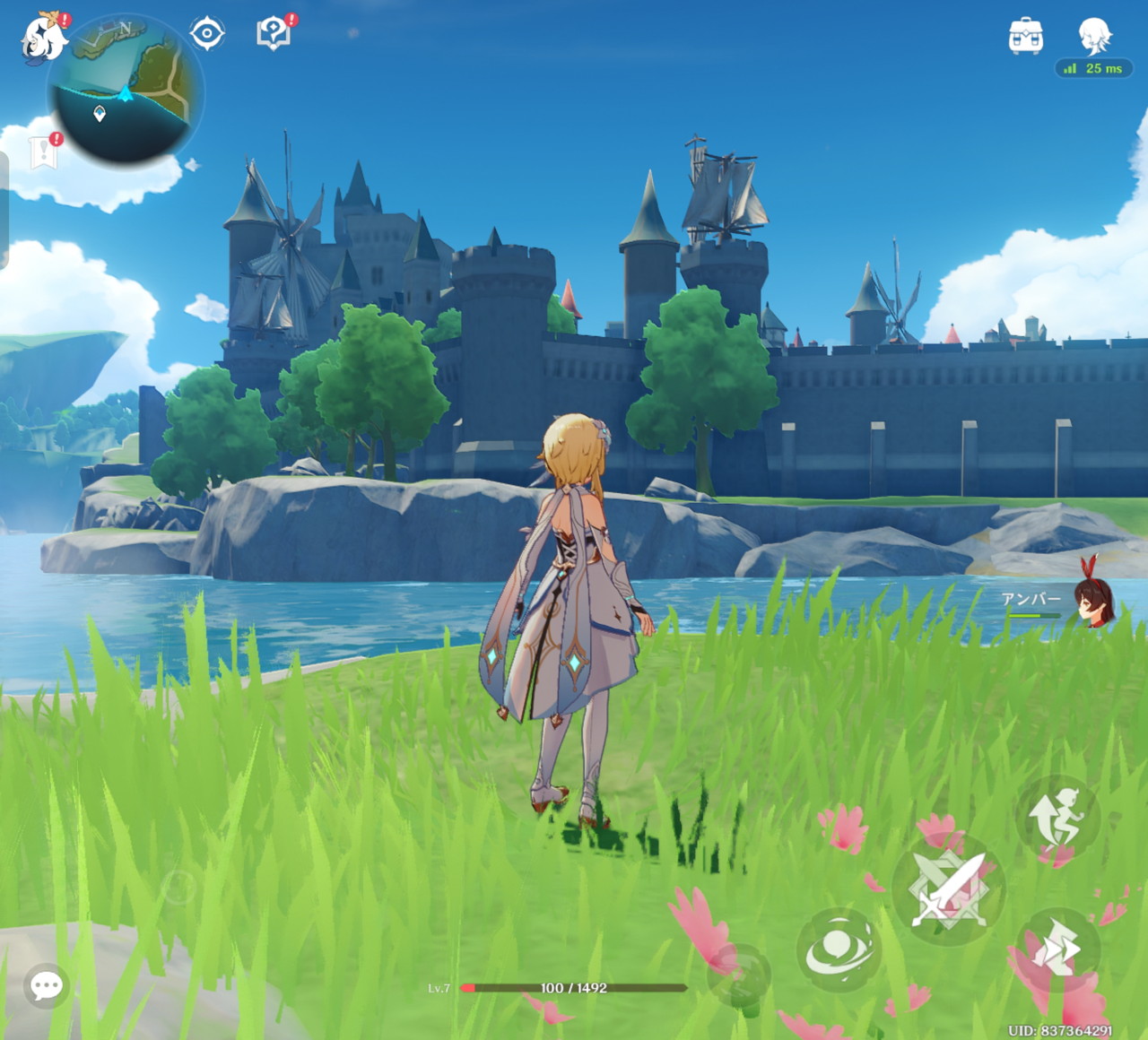Image resolution: width=1148 pixels, height=1040 pixels.
Task: Tap the sprint dash button
Action: click(x=1058, y=950)
